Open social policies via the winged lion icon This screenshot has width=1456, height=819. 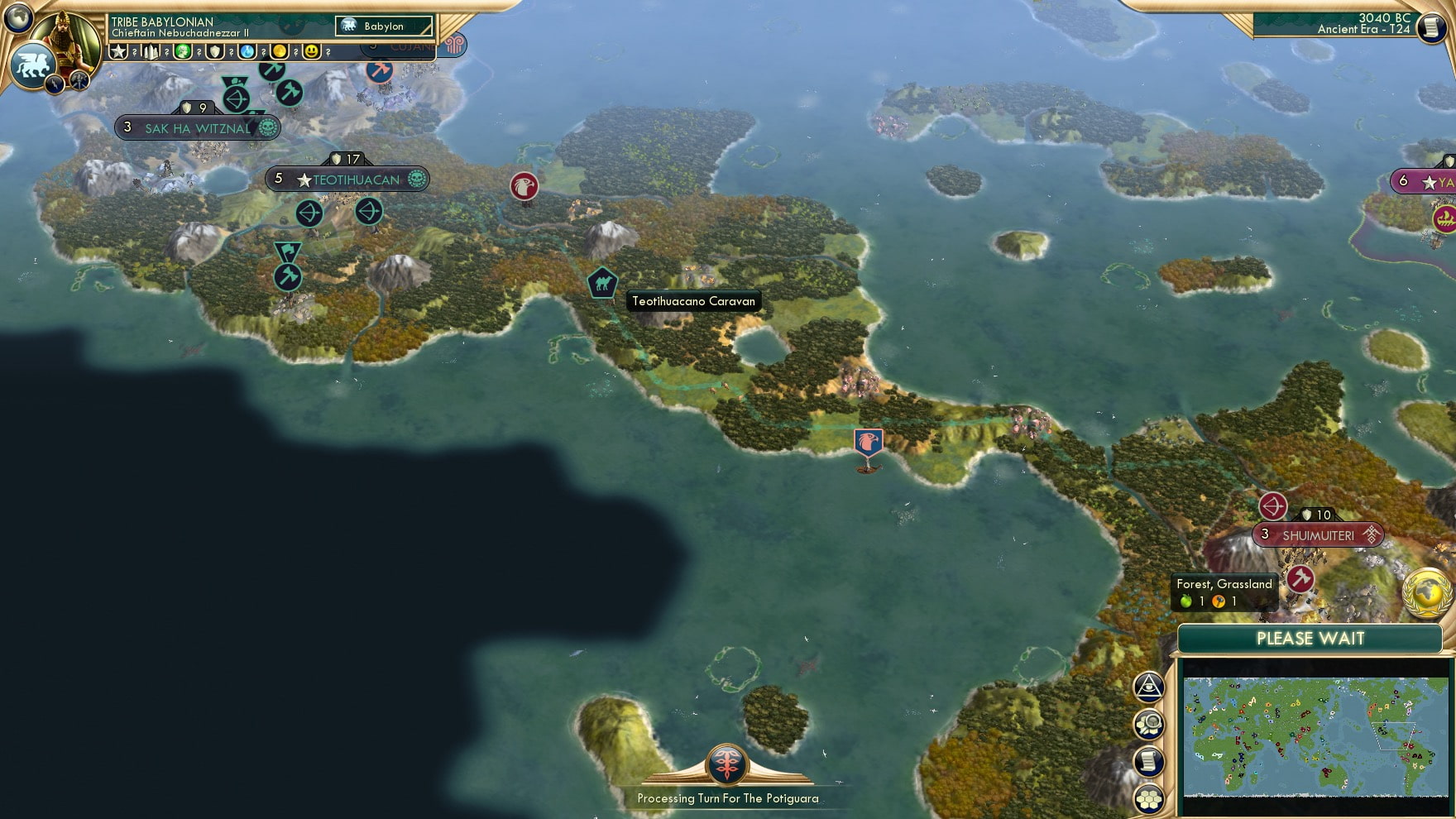[x=35, y=62]
